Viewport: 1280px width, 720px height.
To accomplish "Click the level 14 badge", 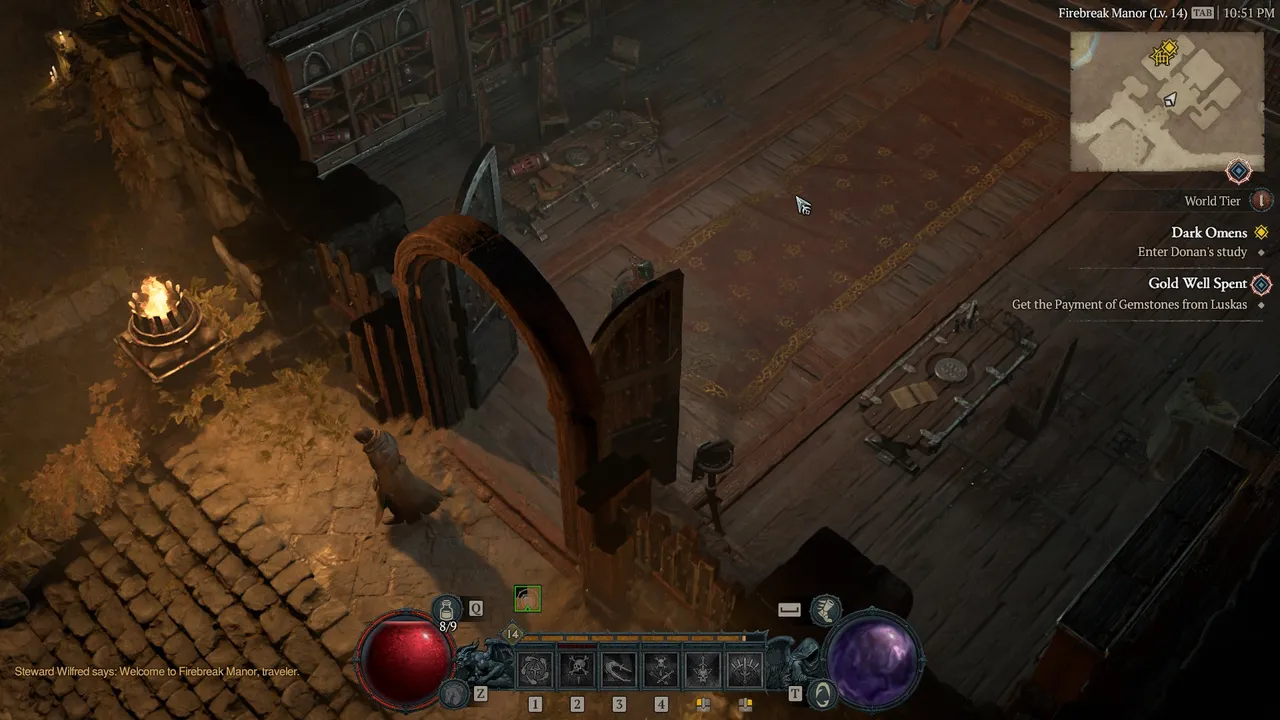I will tap(513, 634).
